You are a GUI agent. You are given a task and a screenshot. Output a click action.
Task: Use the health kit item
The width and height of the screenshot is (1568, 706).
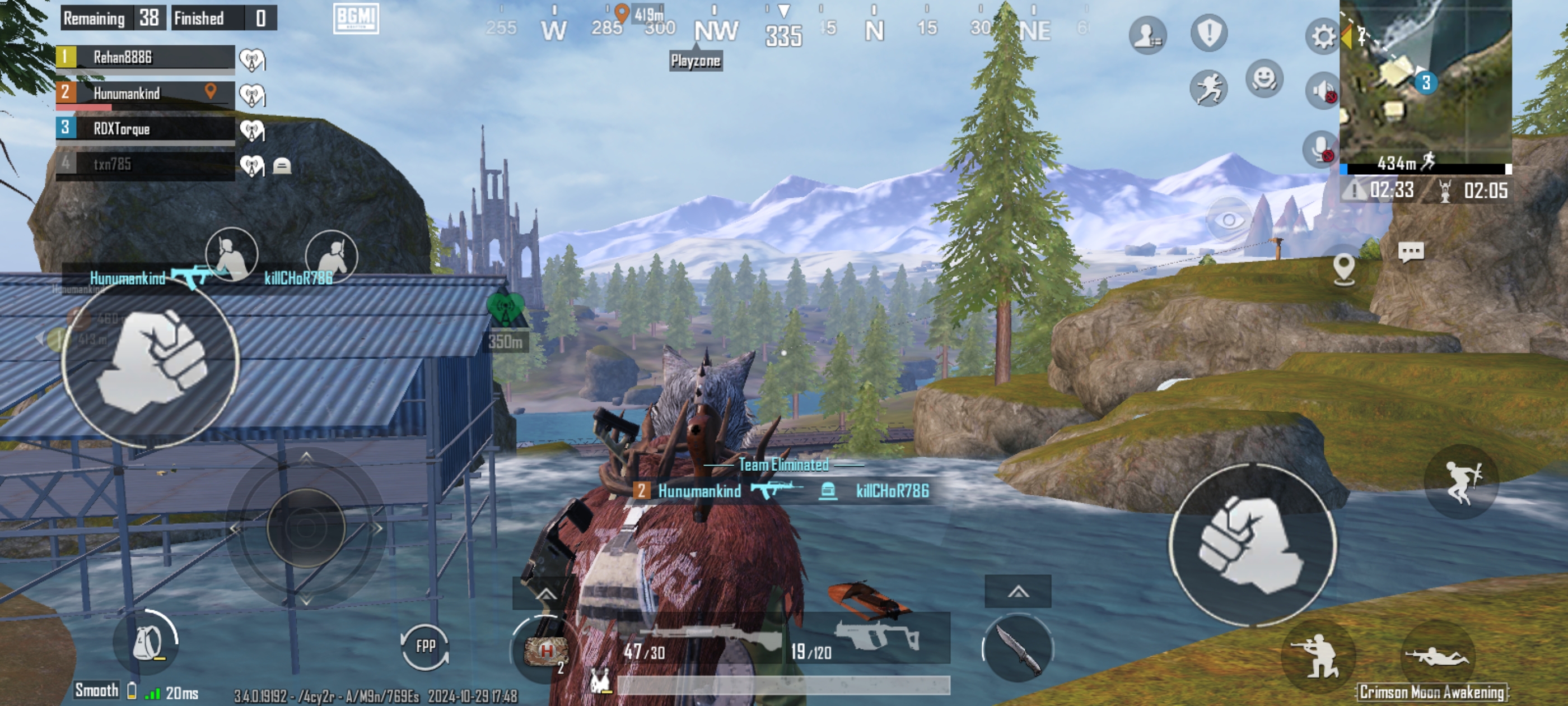coord(545,651)
